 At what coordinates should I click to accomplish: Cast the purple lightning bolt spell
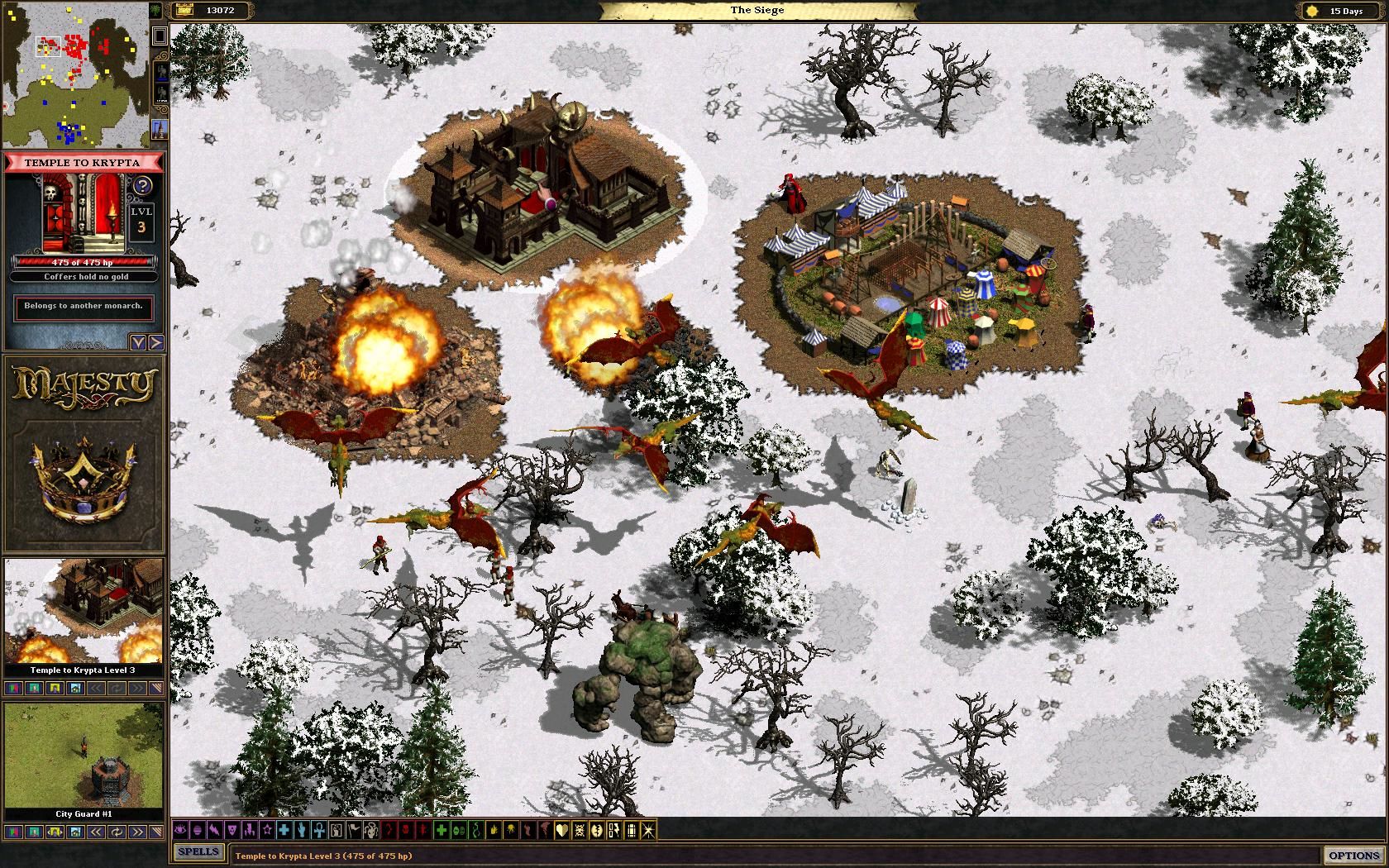215,830
